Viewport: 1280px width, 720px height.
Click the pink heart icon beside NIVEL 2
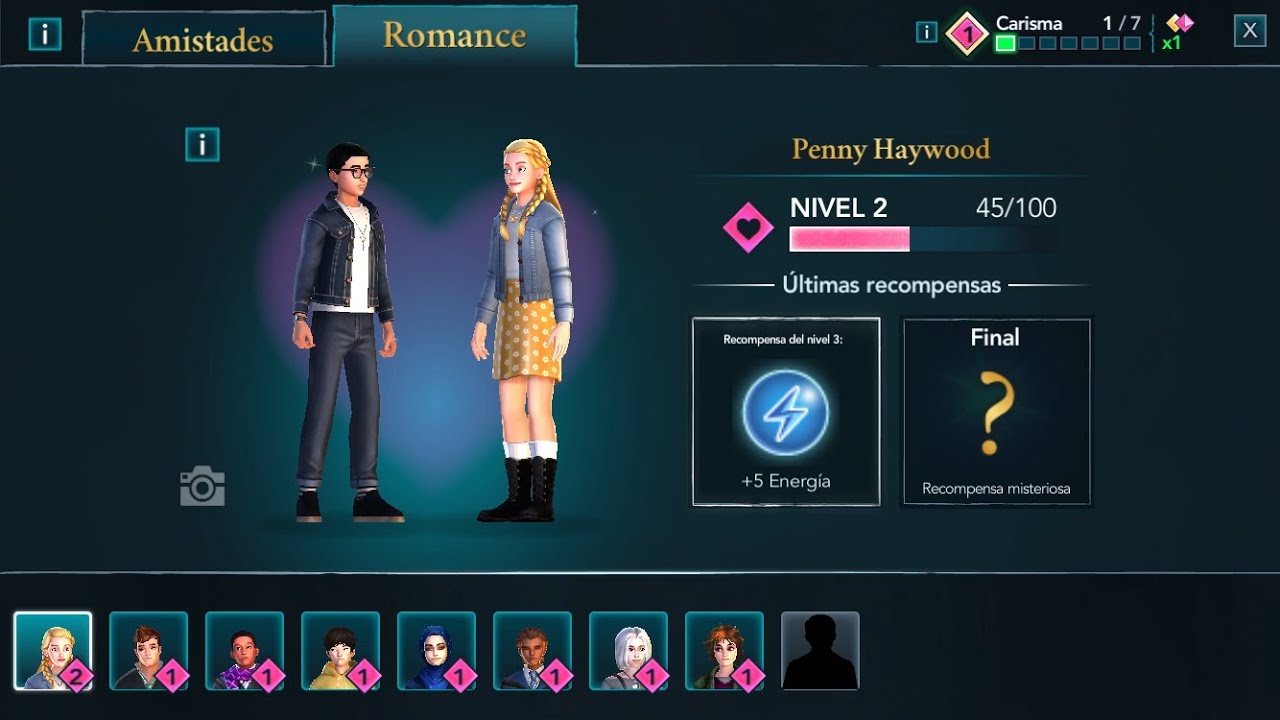pos(746,228)
